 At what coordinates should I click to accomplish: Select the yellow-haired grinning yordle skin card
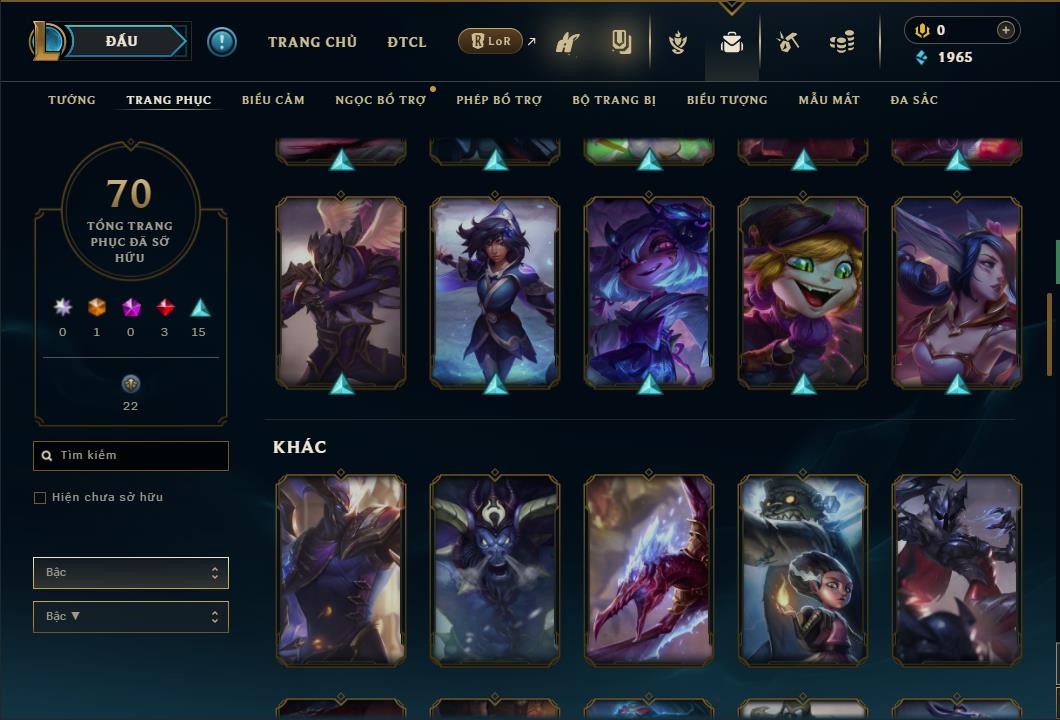tap(803, 292)
